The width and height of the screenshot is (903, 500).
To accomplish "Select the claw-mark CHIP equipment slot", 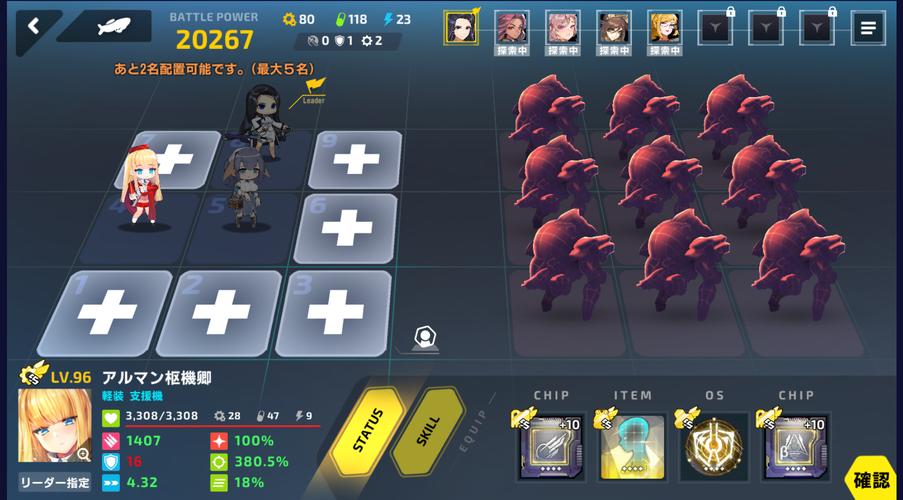I will click(x=551, y=446).
